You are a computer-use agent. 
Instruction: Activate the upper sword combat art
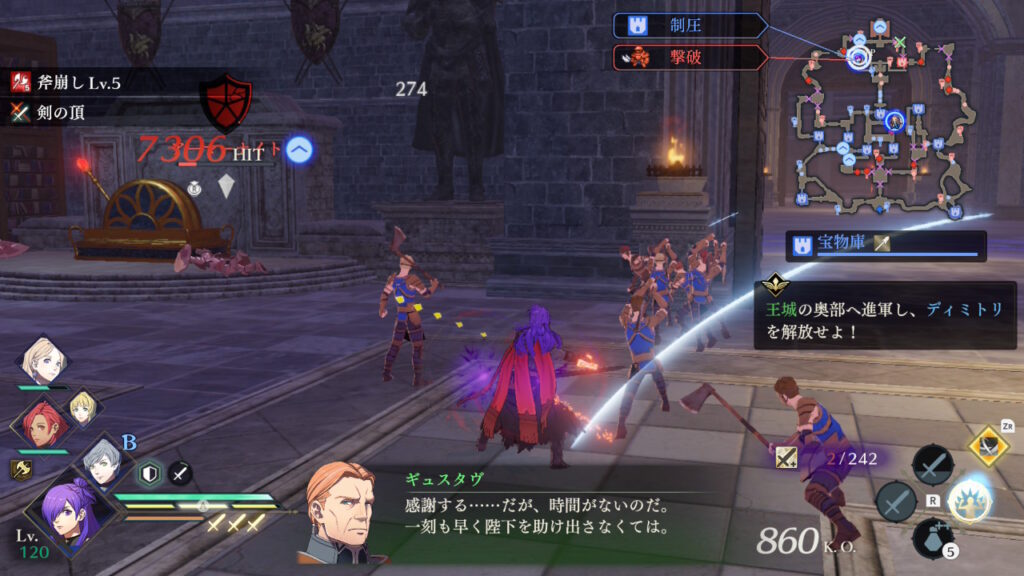coord(932,465)
